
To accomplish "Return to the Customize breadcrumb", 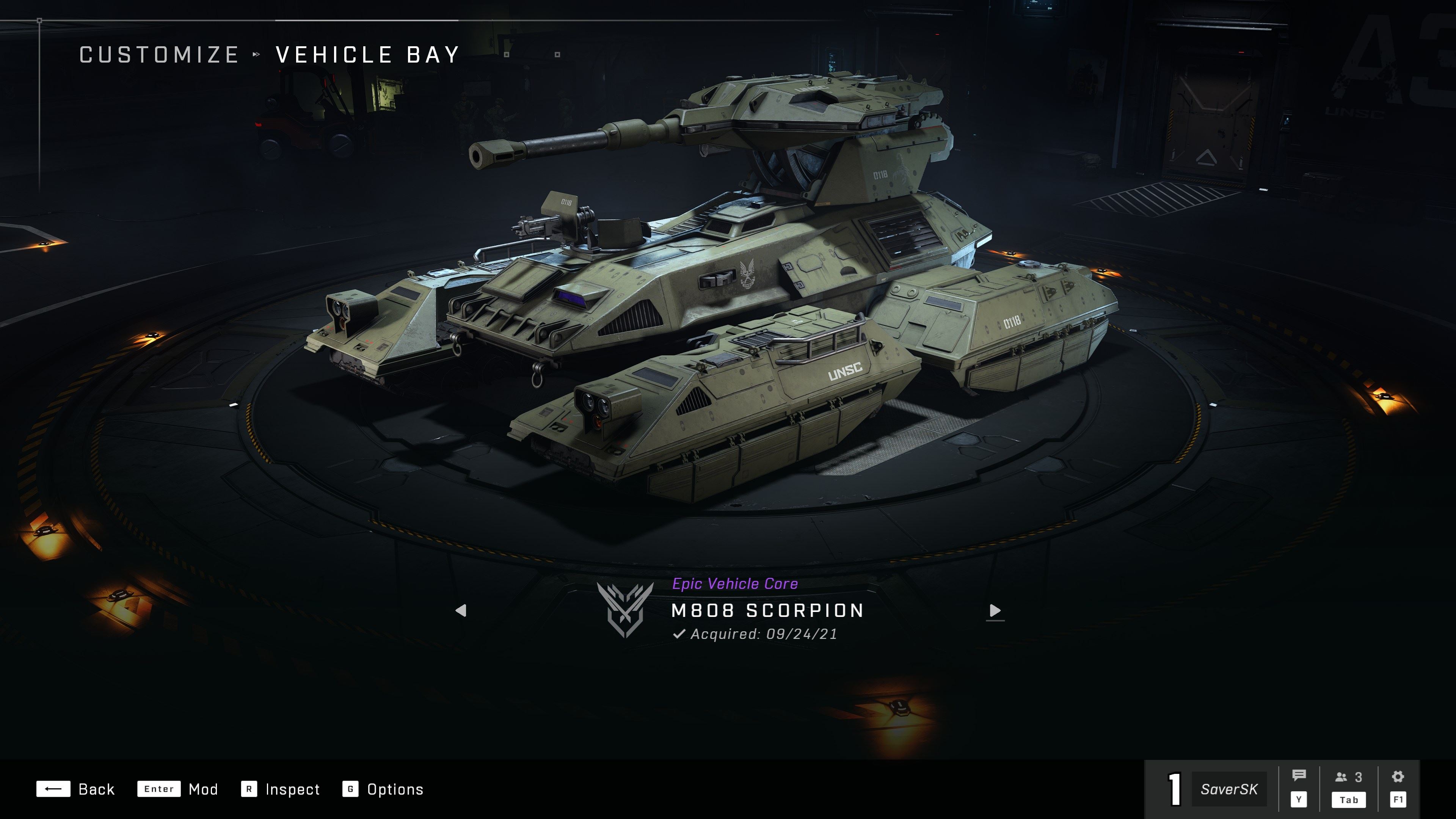I will [x=159, y=55].
